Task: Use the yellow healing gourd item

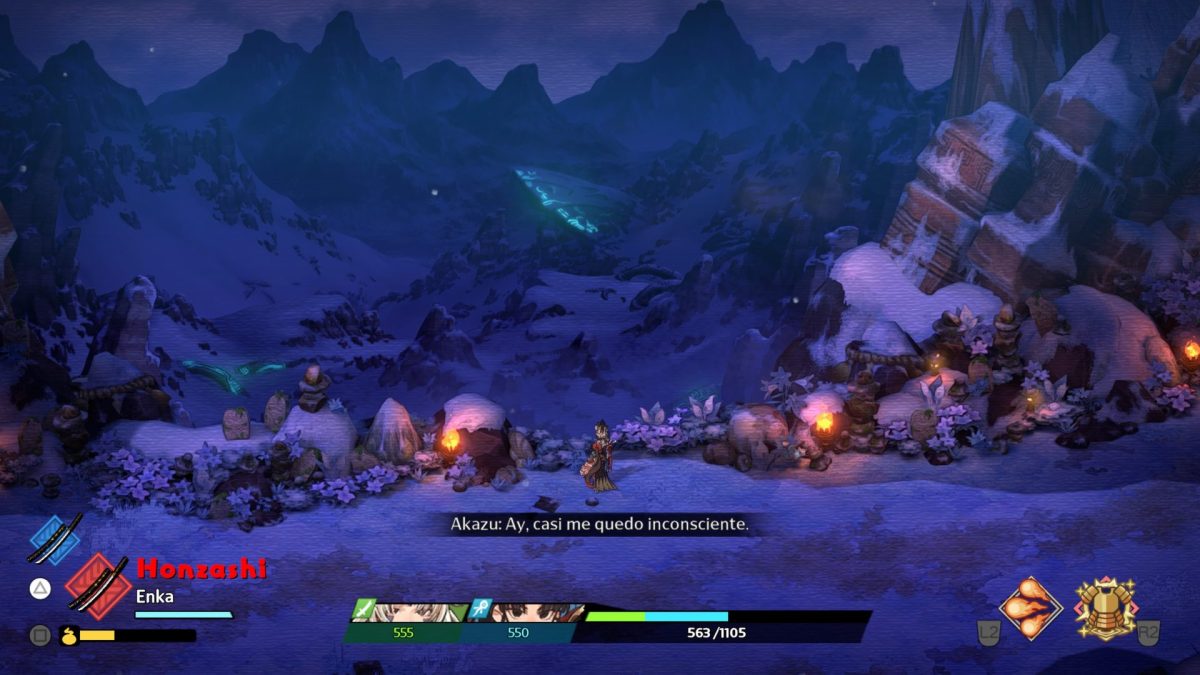Action: click(x=69, y=635)
